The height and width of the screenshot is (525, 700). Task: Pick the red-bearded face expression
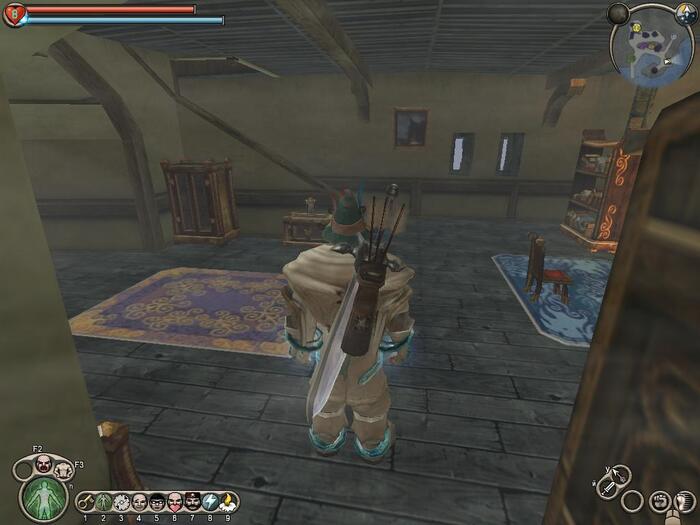coord(175,501)
